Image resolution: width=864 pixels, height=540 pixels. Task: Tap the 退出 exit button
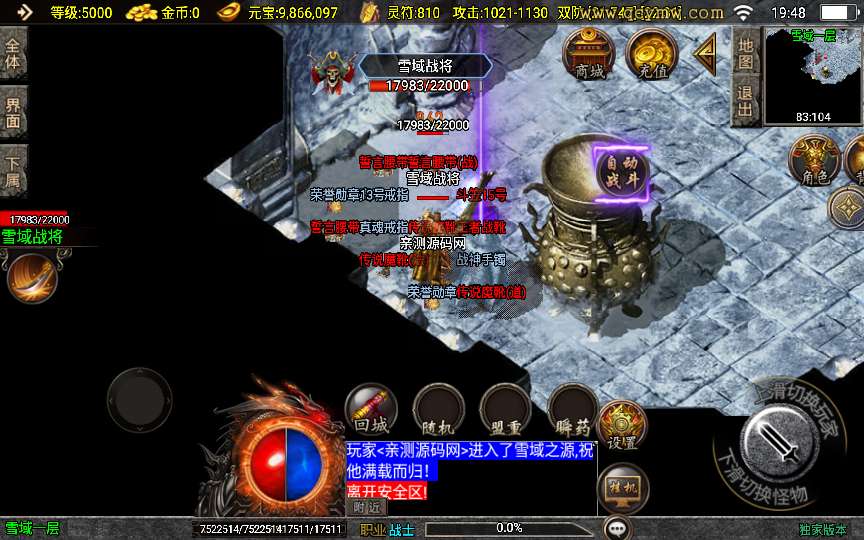[x=745, y=102]
